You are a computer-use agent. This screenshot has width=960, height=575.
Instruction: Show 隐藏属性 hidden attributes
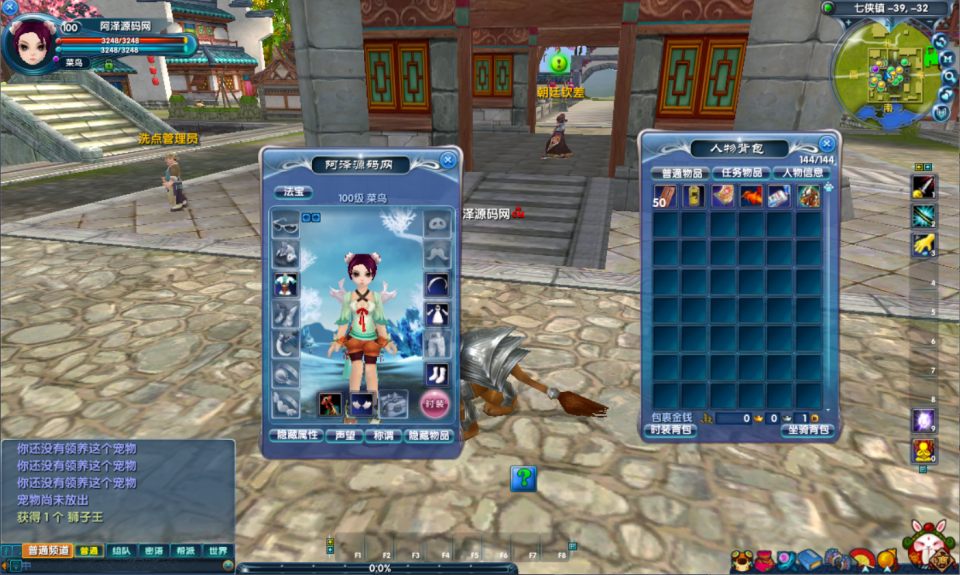[296, 436]
